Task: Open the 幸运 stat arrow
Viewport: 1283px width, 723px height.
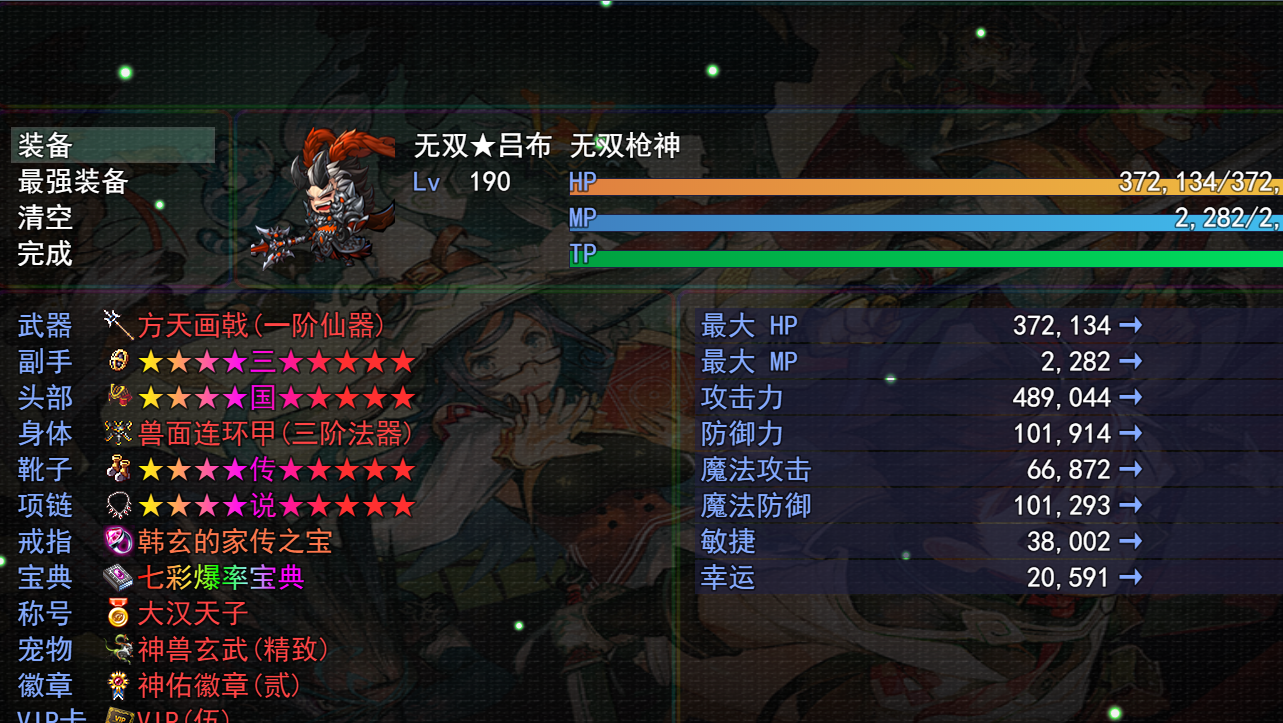Action: (1130, 577)
